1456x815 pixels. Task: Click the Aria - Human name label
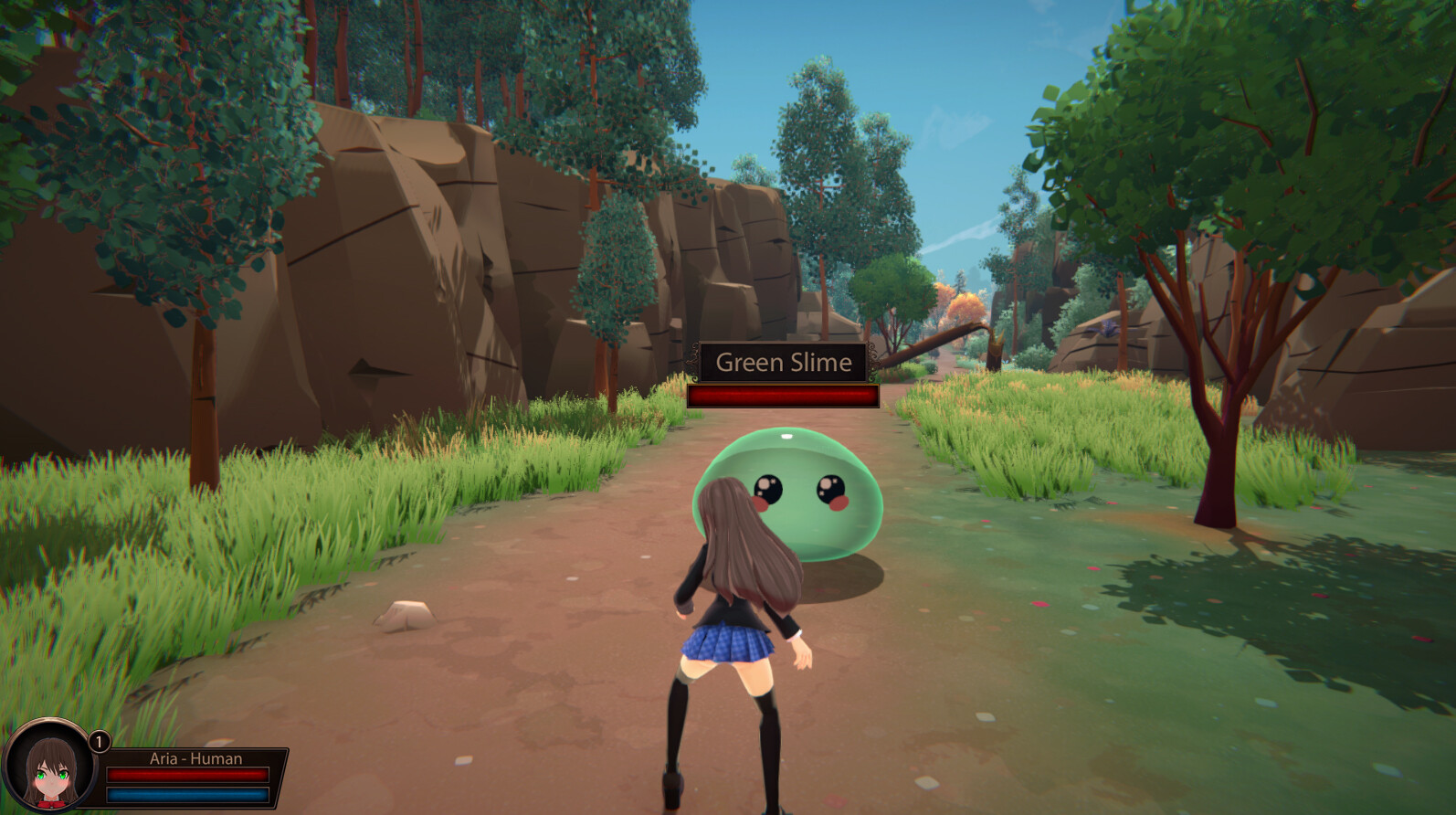coord(196,758)
